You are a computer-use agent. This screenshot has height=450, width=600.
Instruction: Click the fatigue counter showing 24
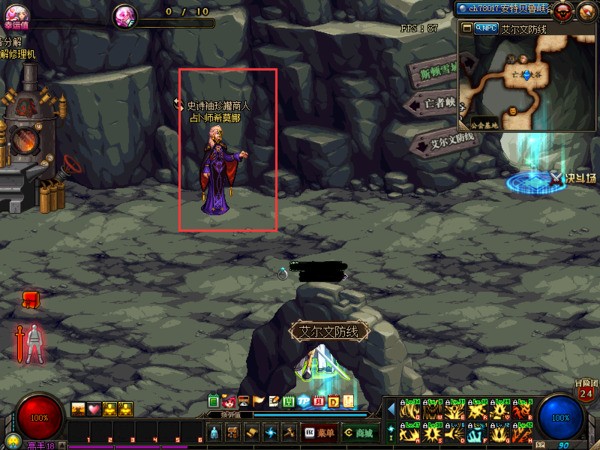(586, 393)
